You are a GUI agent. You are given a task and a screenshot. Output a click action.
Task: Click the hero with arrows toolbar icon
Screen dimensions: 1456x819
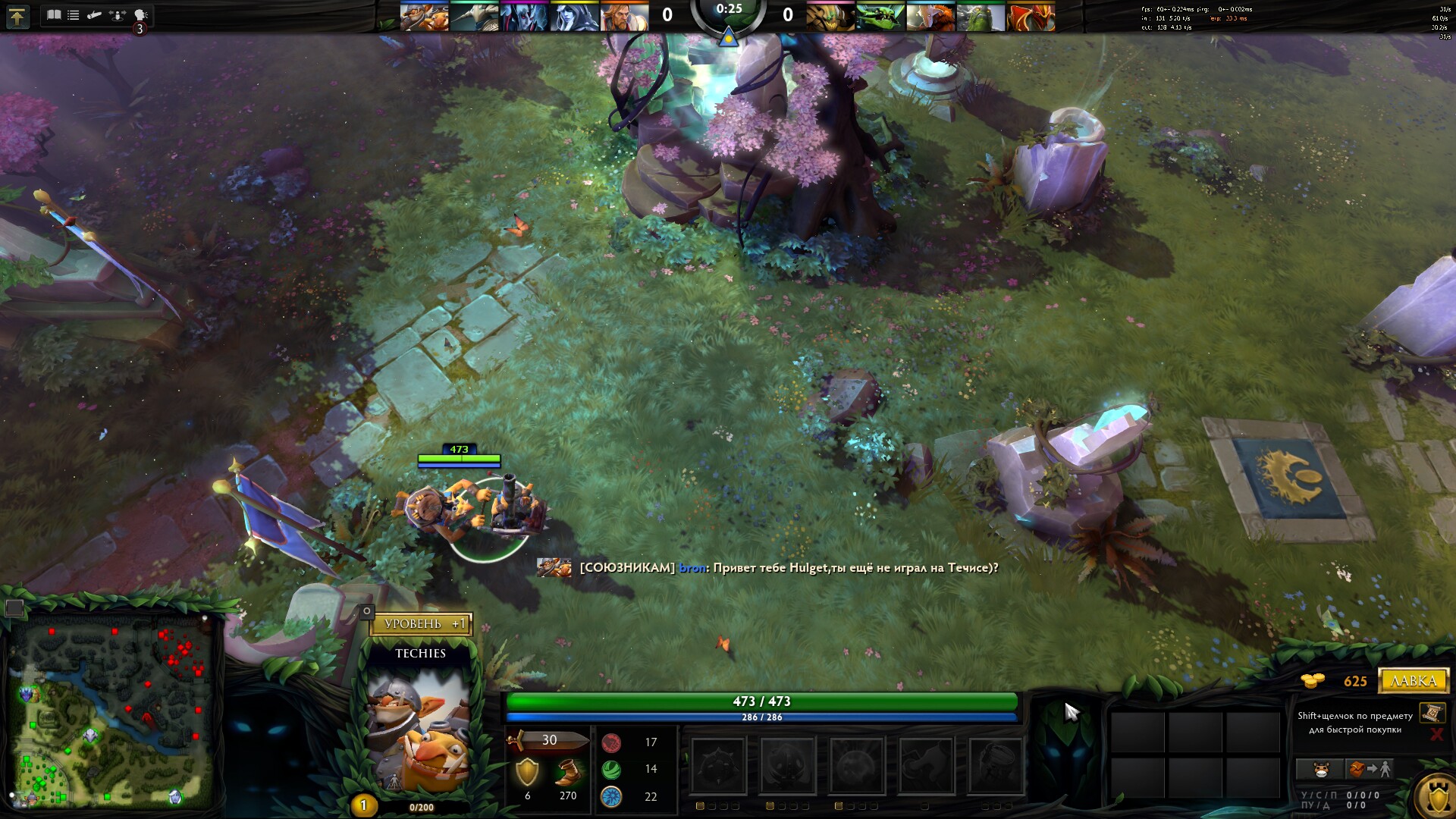117,14
